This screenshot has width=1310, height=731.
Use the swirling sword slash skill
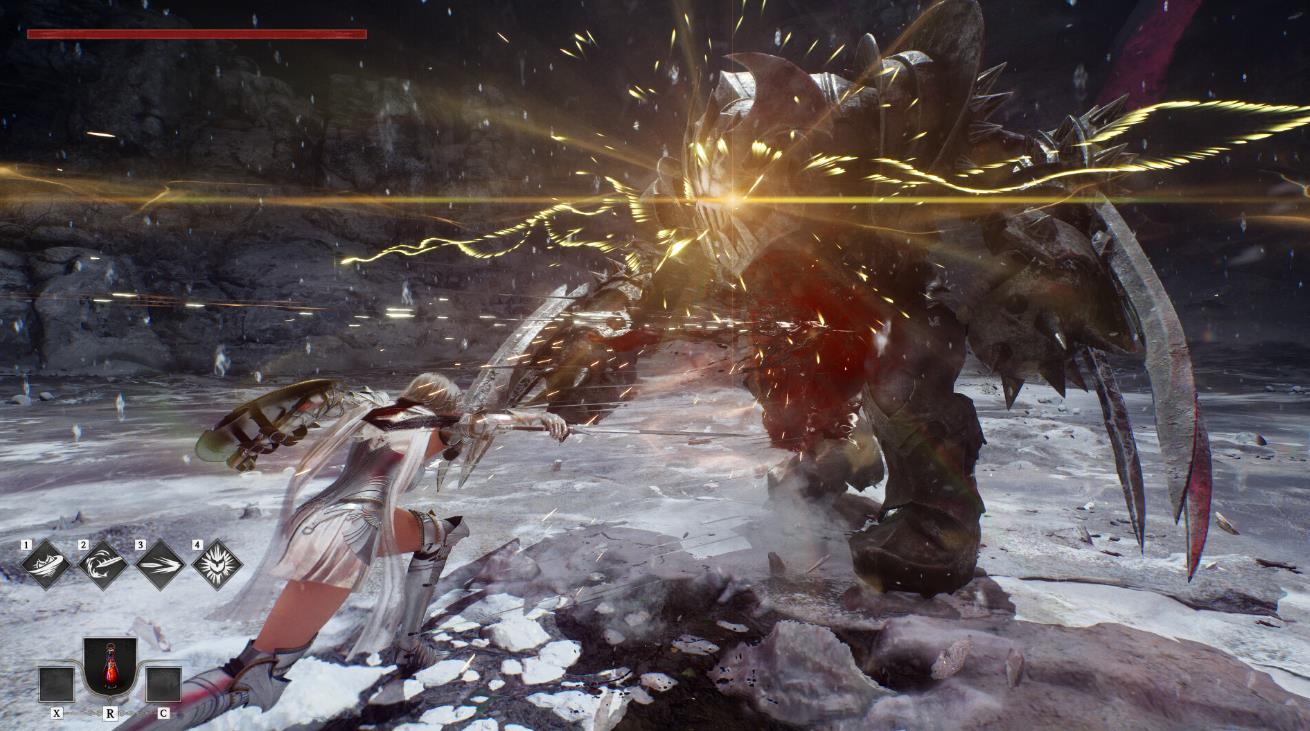coord(103,565)
